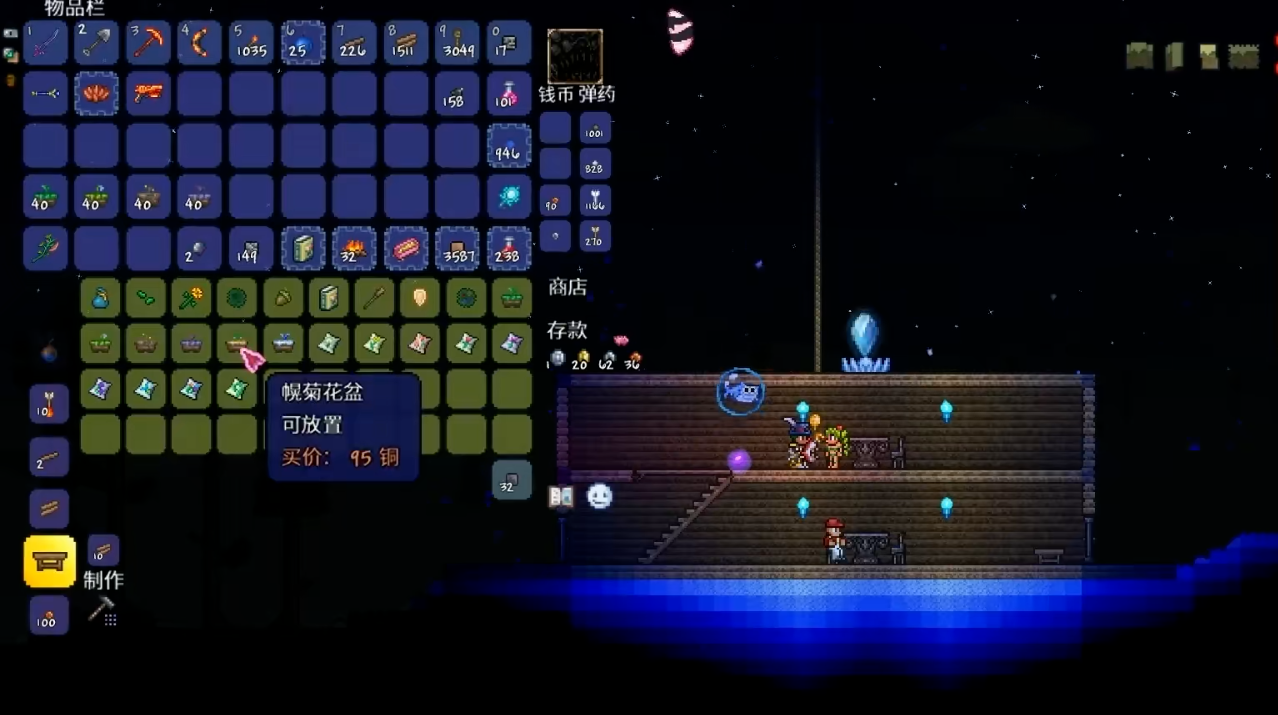This screenshot has height=715, width=1278.
Task: Select the orange blaster gun inventory slot
Action: (x=148, y=94)
